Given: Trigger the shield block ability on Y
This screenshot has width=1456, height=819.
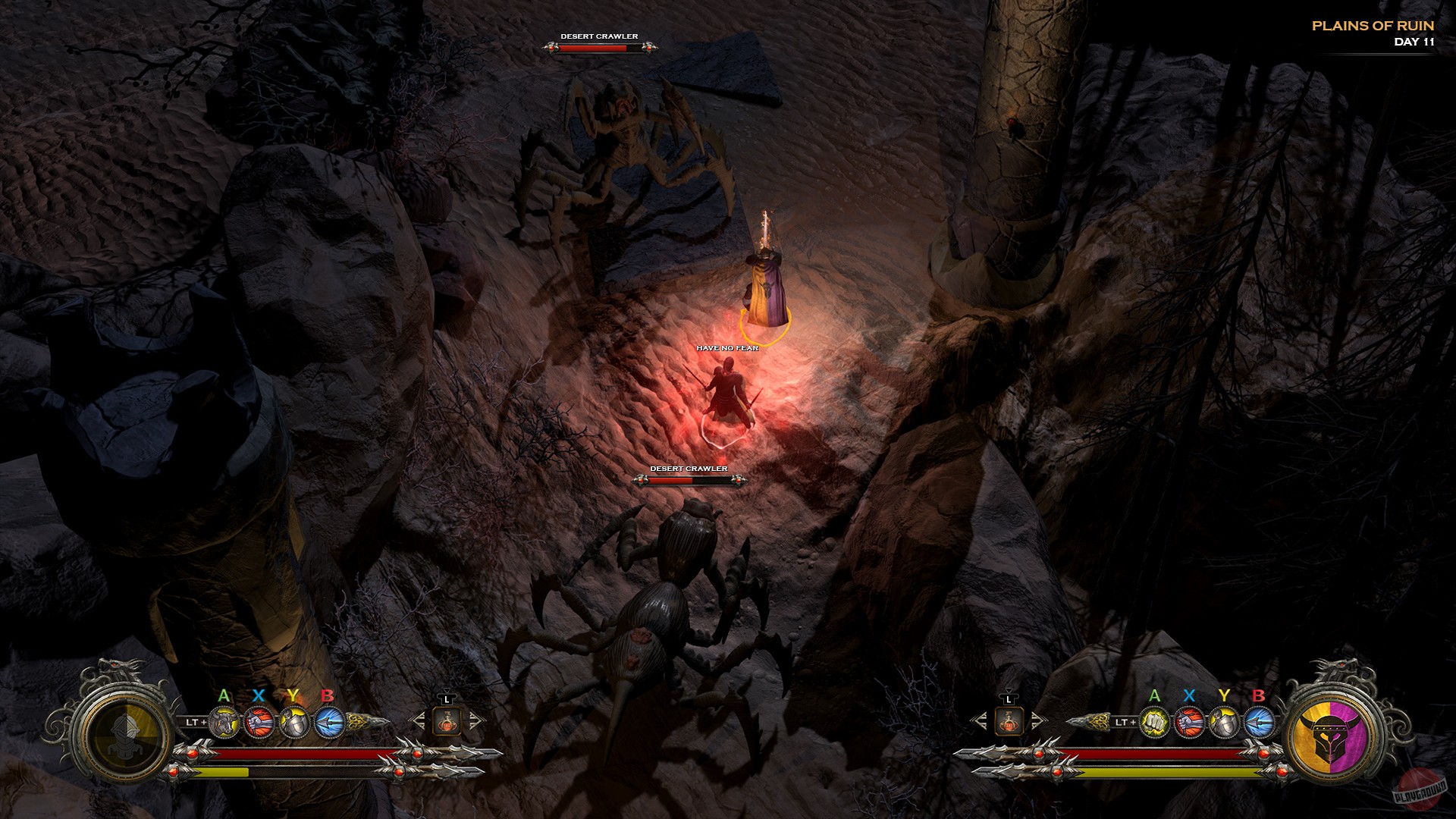Looking at the screenshot, I should pos(294,723).
